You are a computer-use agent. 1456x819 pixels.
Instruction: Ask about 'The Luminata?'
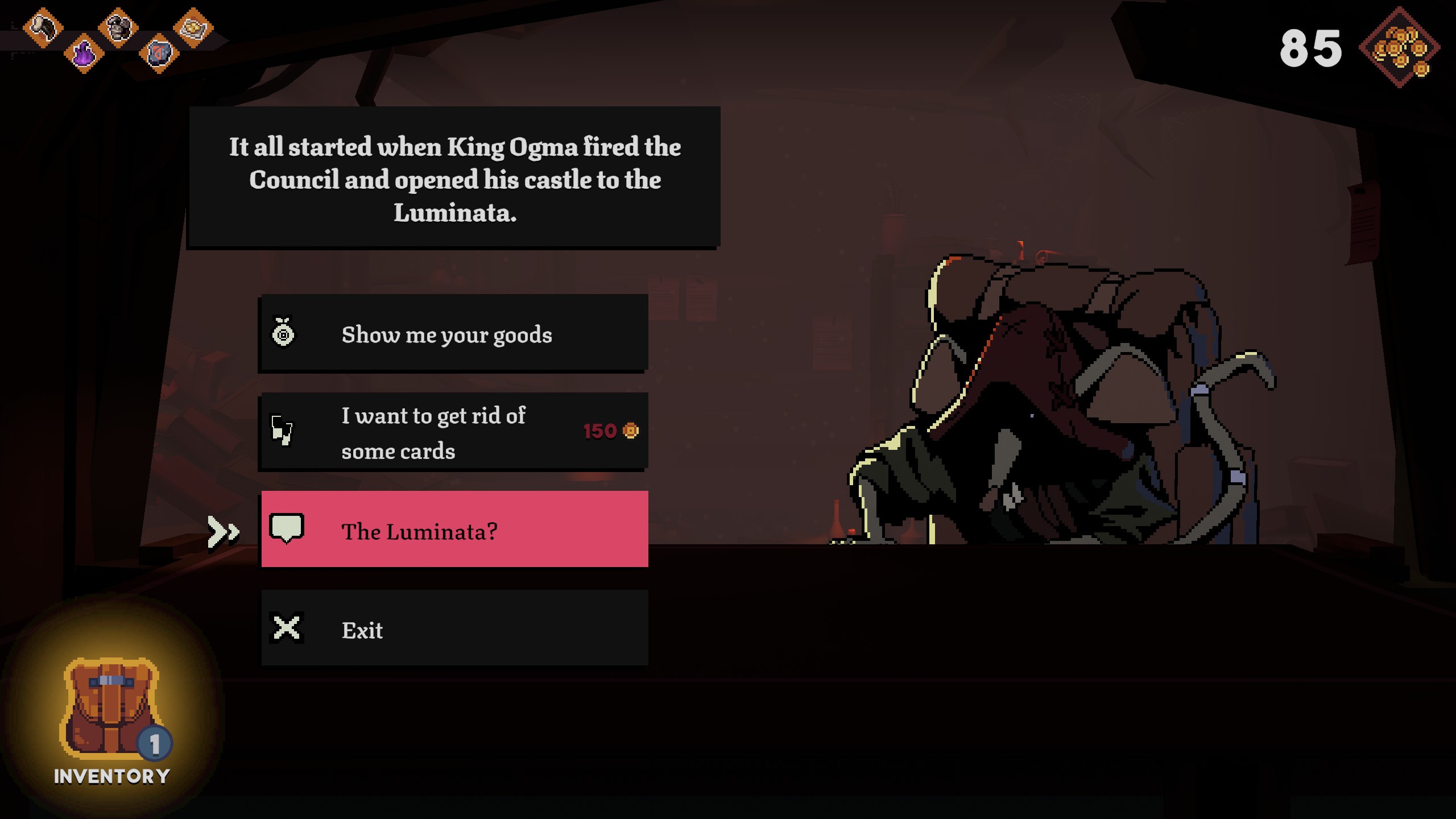pyautogui.click(x=454, y=530)
